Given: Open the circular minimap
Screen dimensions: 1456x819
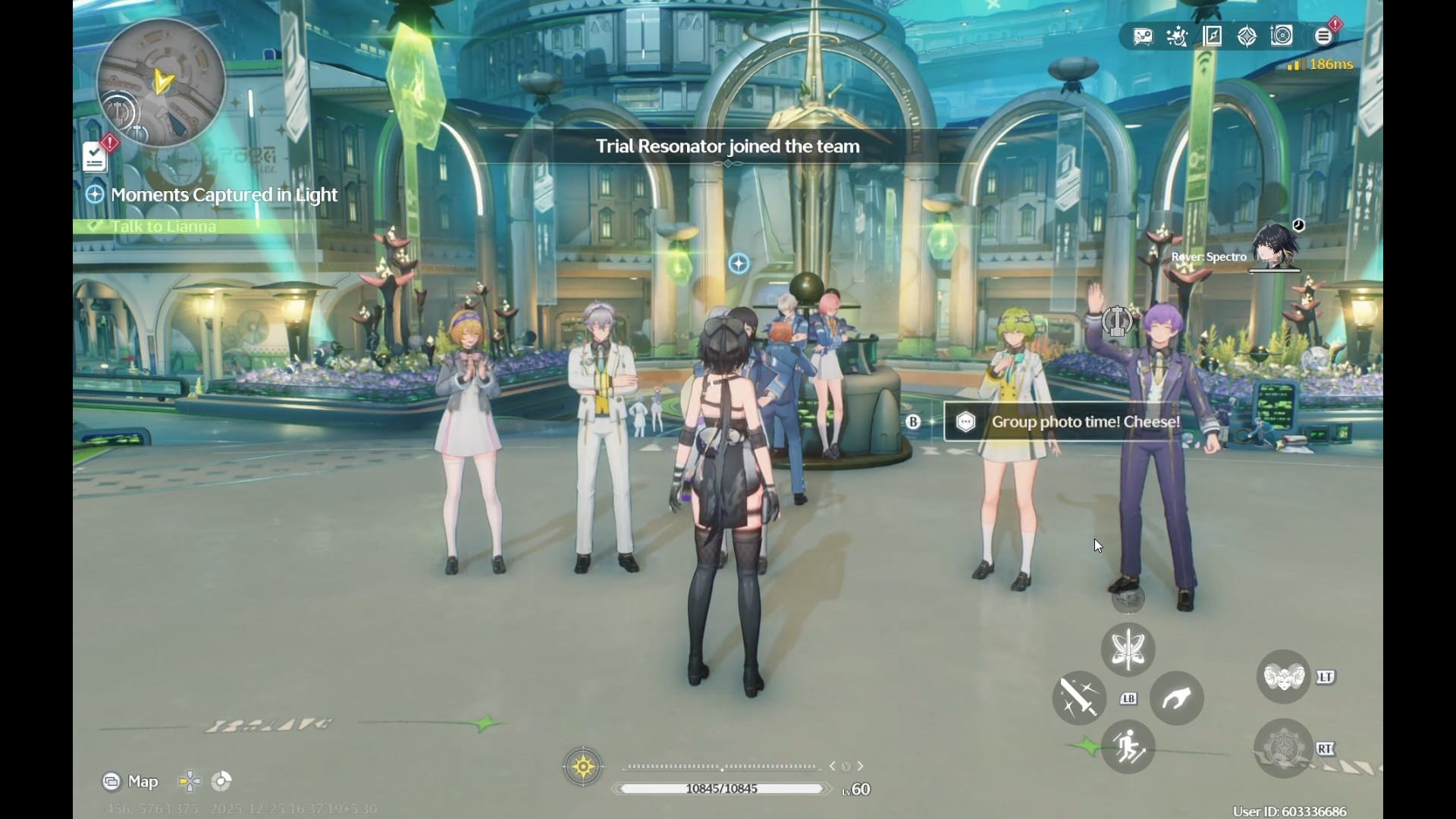Looking at the screenshot, I should [x=161, y=83].
